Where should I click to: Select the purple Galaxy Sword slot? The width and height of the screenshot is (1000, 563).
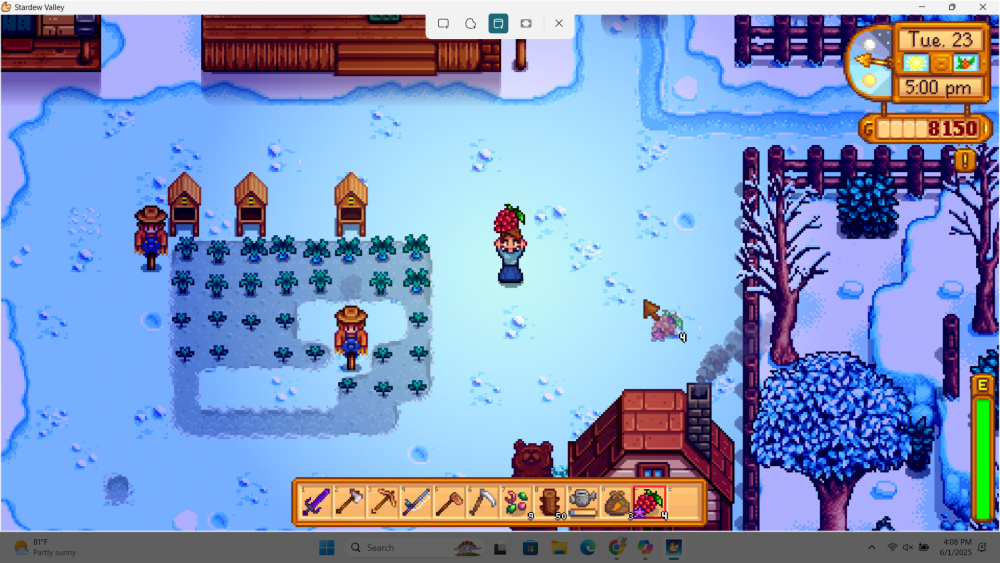[317, 502]
